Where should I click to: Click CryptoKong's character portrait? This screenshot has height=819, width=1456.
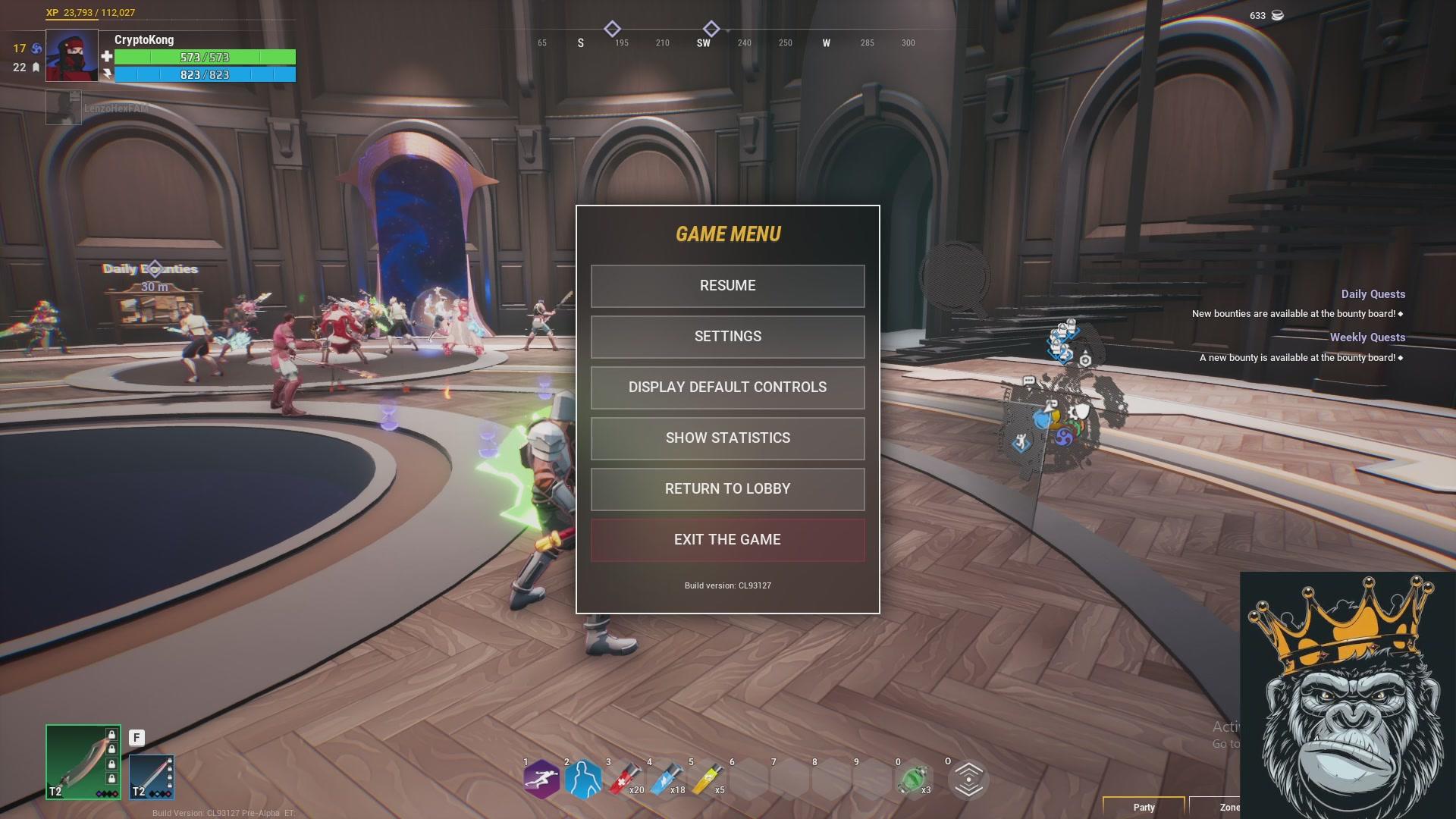pos(72,55)
